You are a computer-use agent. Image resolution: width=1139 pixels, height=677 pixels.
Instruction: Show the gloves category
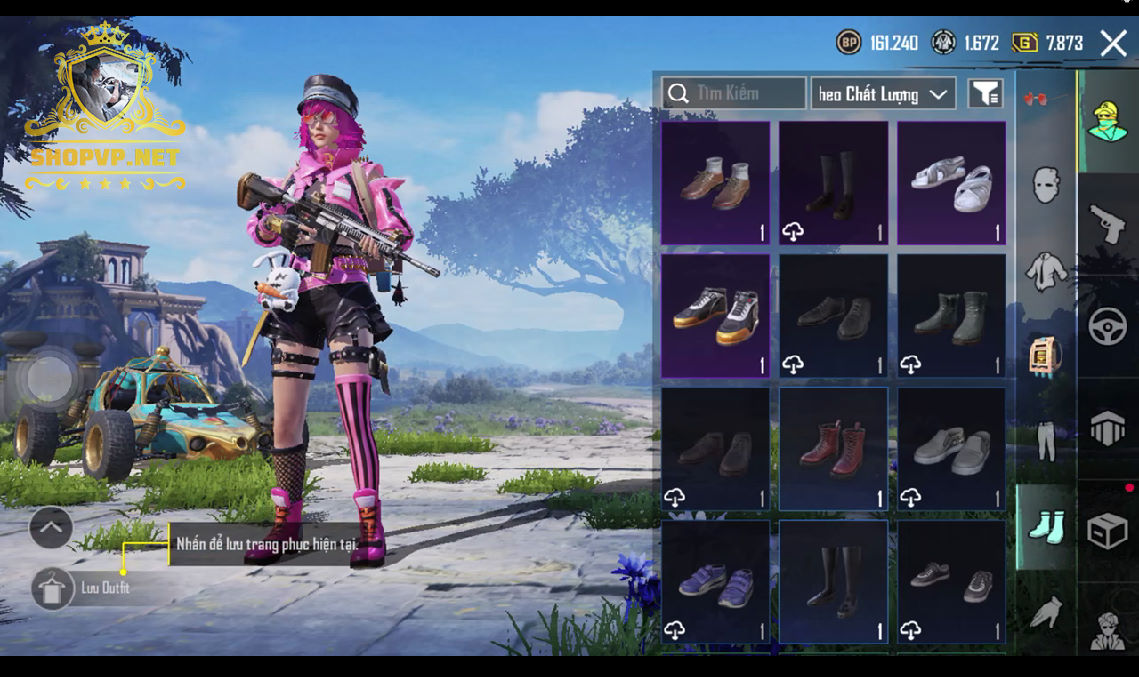[x=1046, y=610]
